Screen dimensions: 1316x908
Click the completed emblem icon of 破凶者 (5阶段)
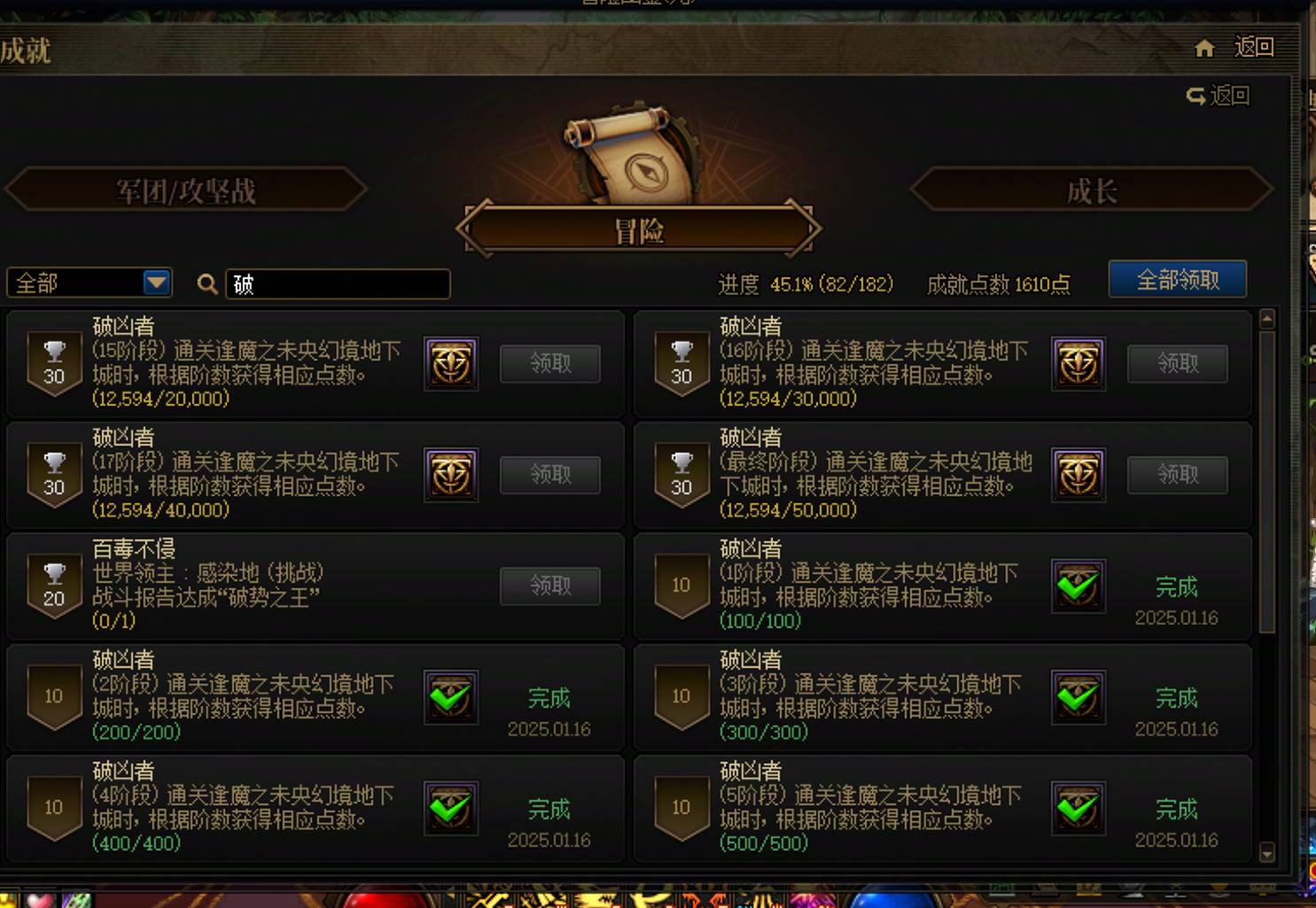click(1078, 808)
